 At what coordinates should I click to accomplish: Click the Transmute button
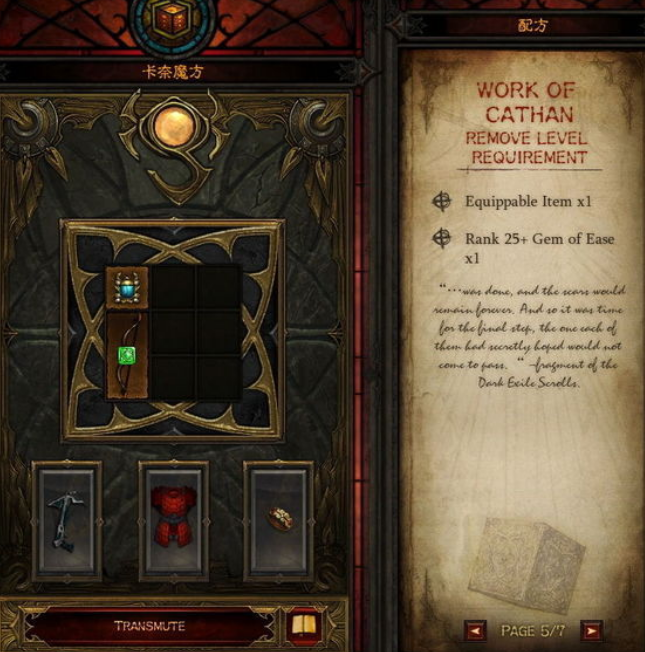(x=149, y=627)
